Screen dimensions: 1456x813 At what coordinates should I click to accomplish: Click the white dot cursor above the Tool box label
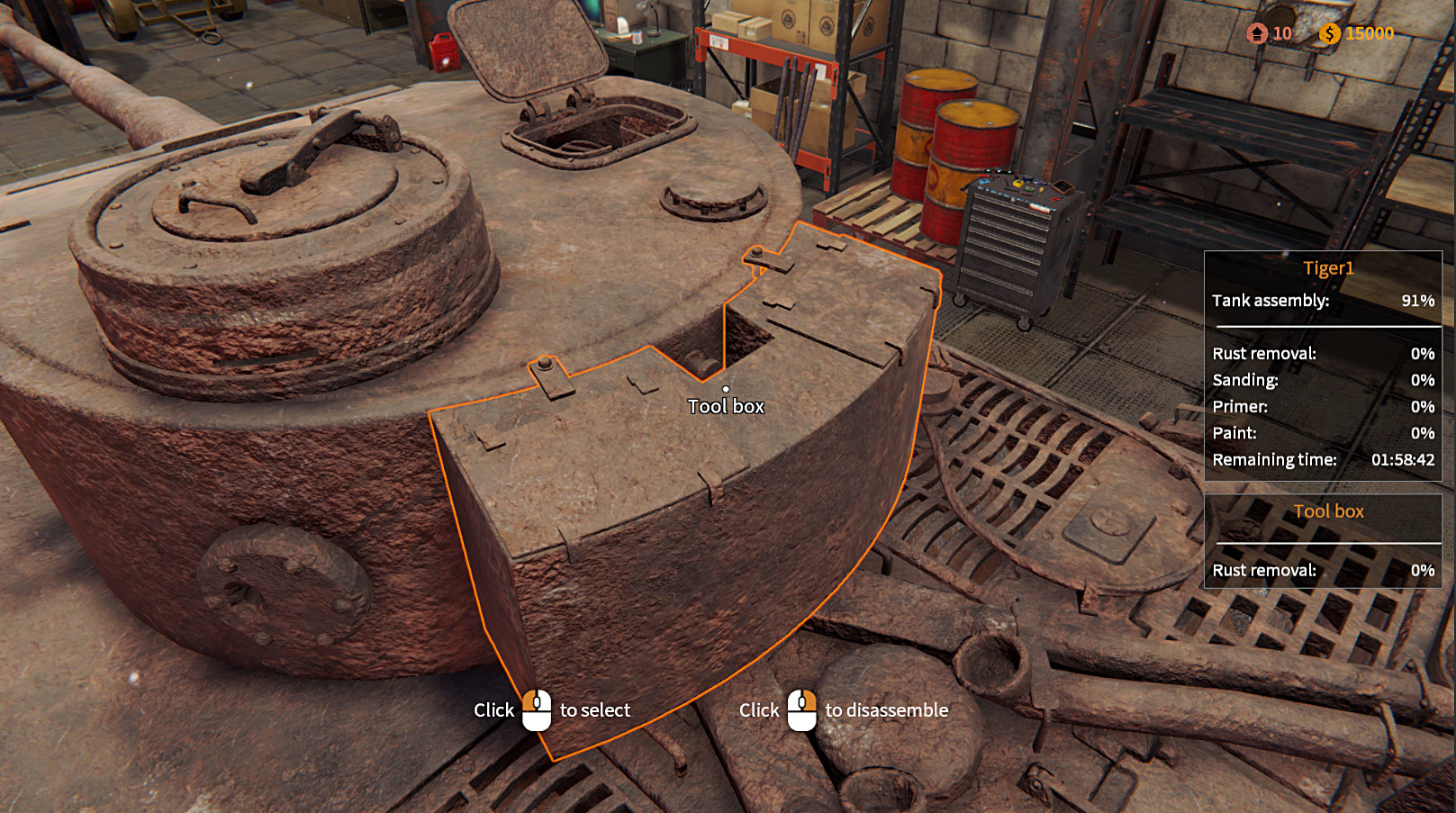[726, 387]
